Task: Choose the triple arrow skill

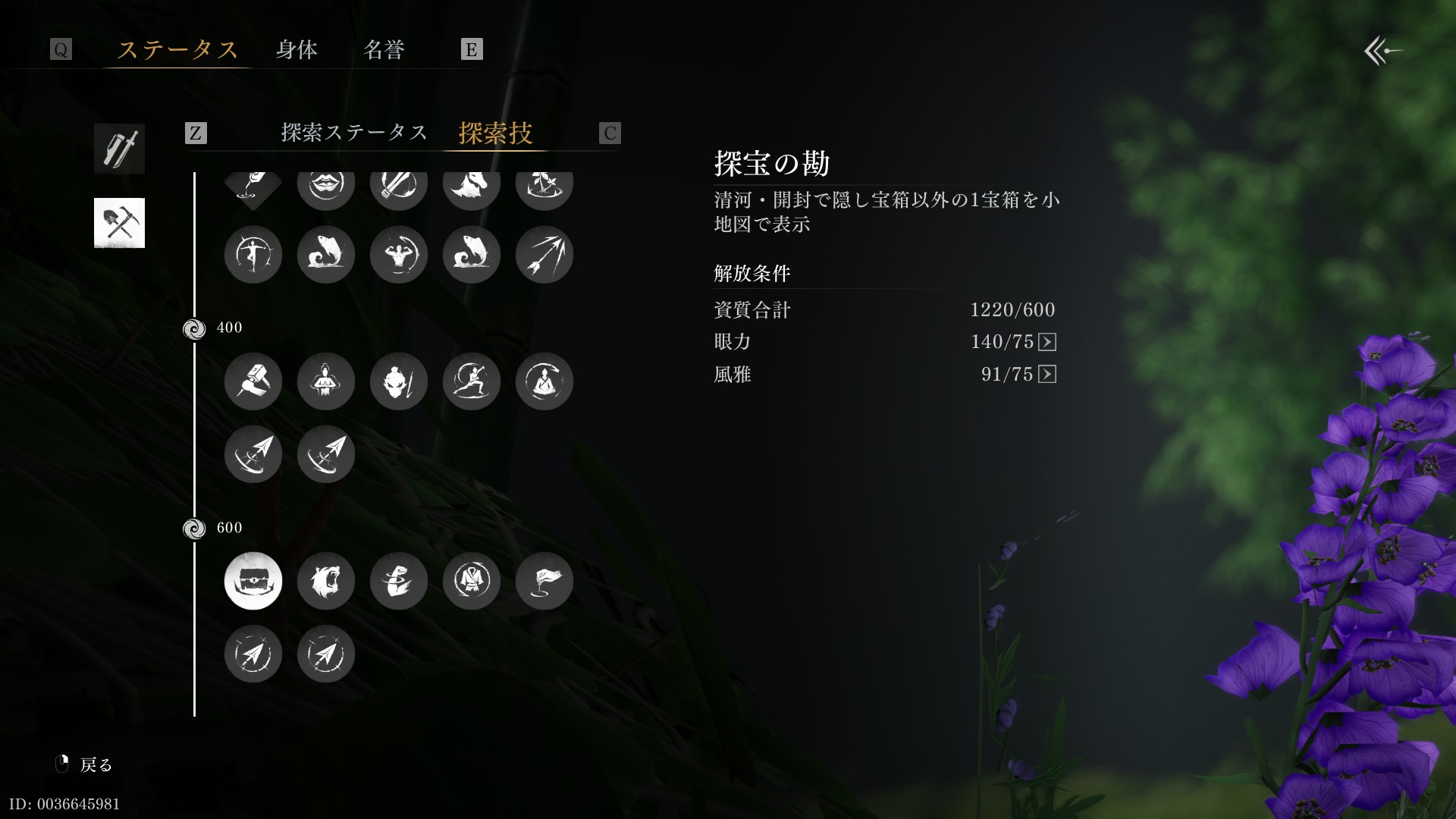Action: coord(544,255)
